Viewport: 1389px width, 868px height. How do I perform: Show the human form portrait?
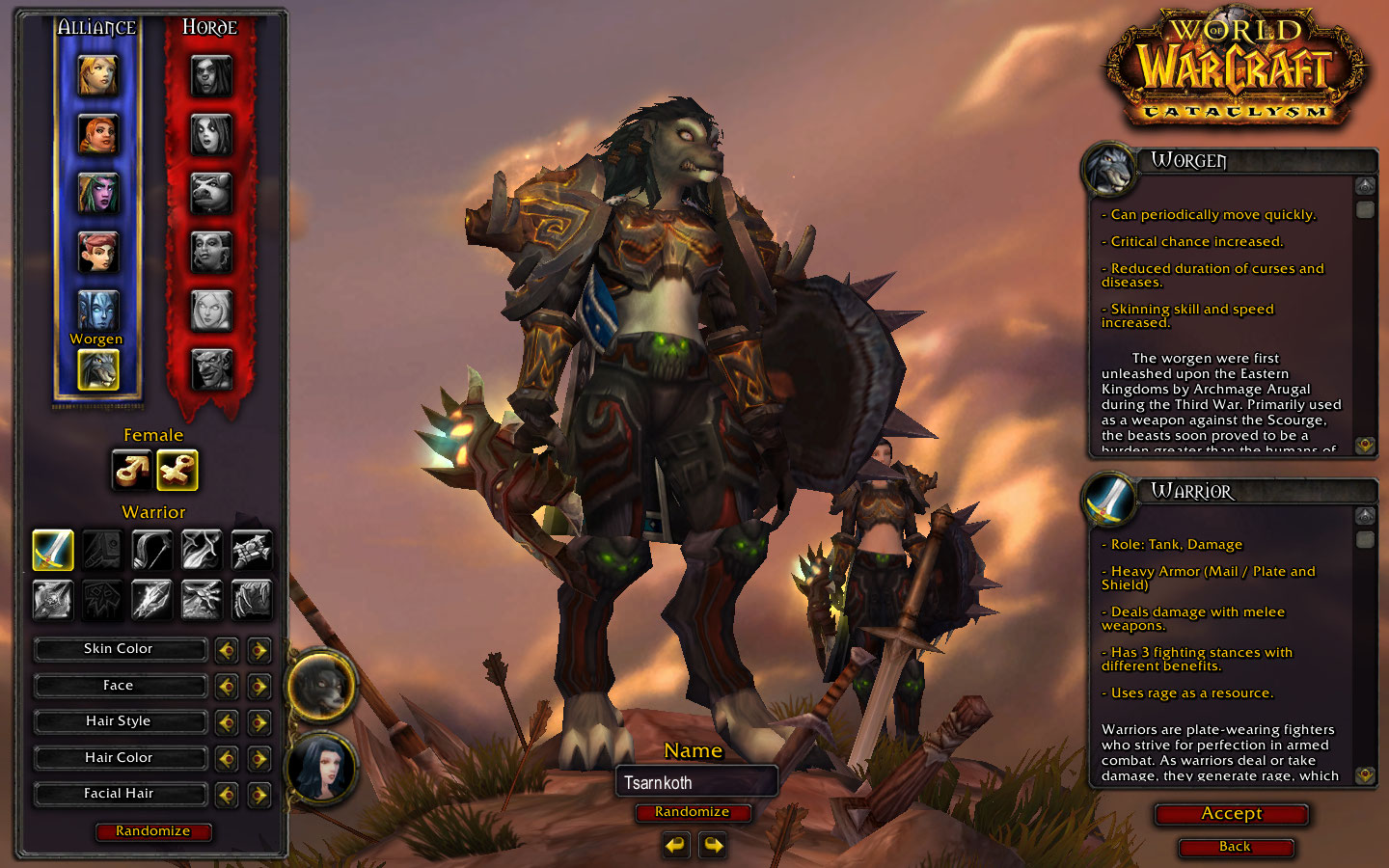point(321,769)
